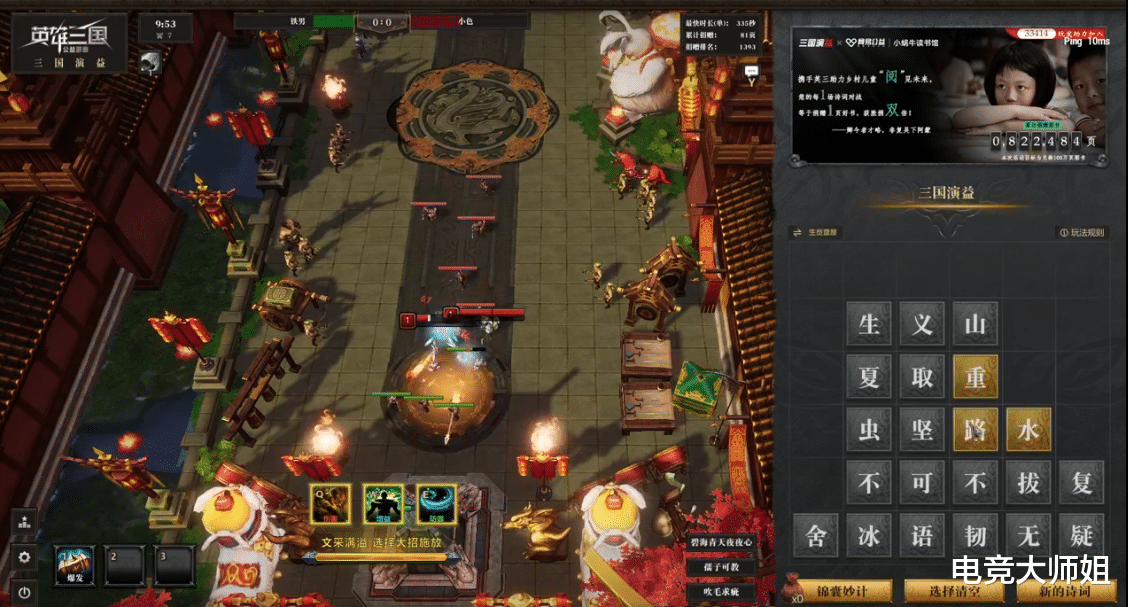Pick the 山 character tile
Image resolution: width=1128 pixels, height=607 pixels.
point(975,324)
